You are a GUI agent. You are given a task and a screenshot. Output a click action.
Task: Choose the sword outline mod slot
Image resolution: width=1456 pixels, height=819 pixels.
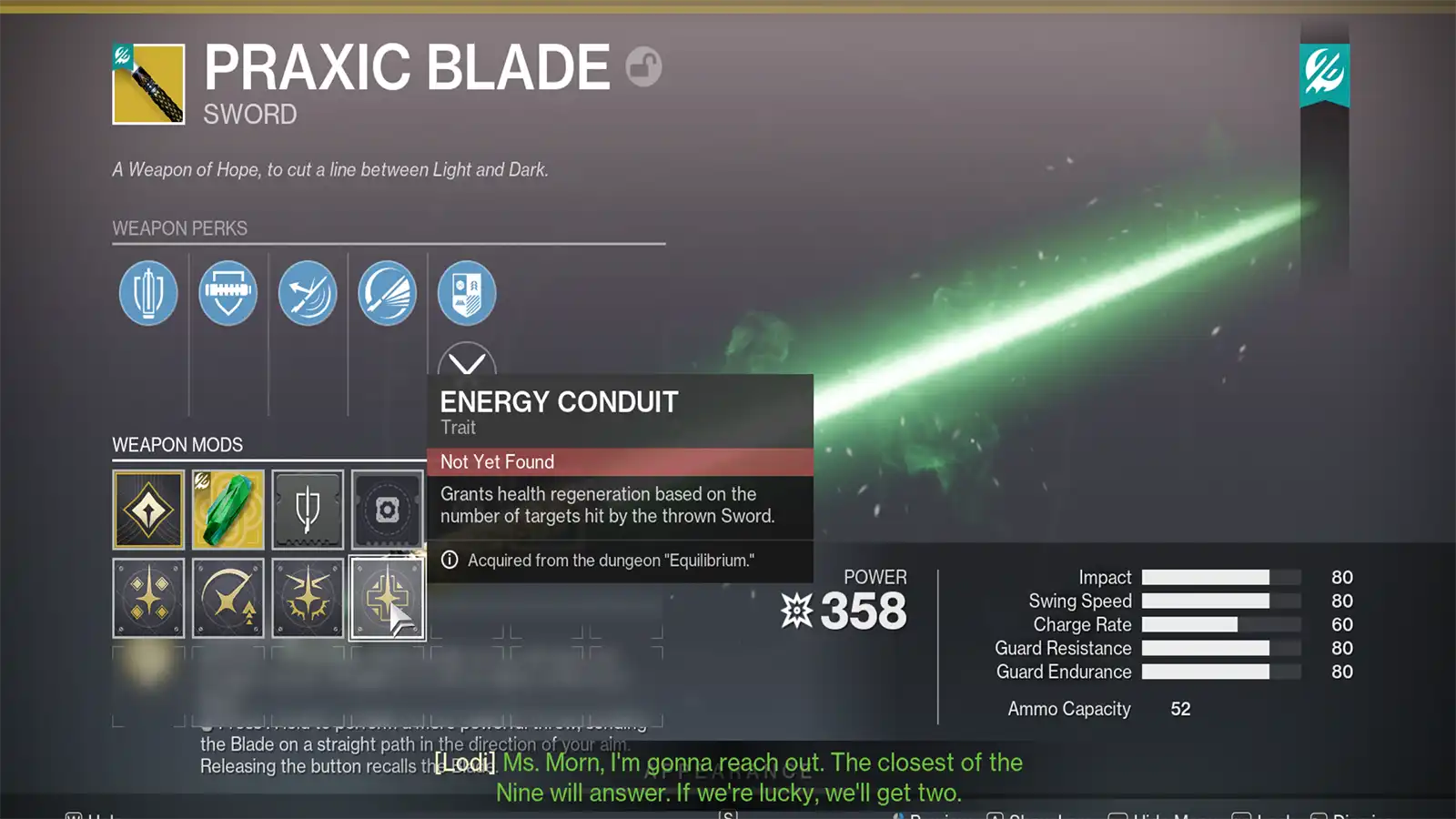[307, 509]
